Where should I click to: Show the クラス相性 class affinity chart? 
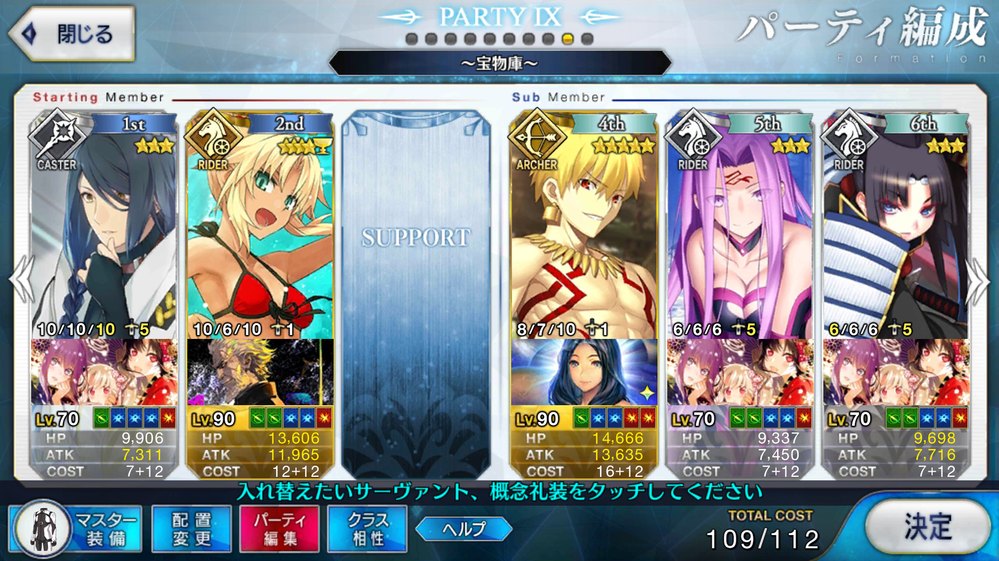pos(367,528)
